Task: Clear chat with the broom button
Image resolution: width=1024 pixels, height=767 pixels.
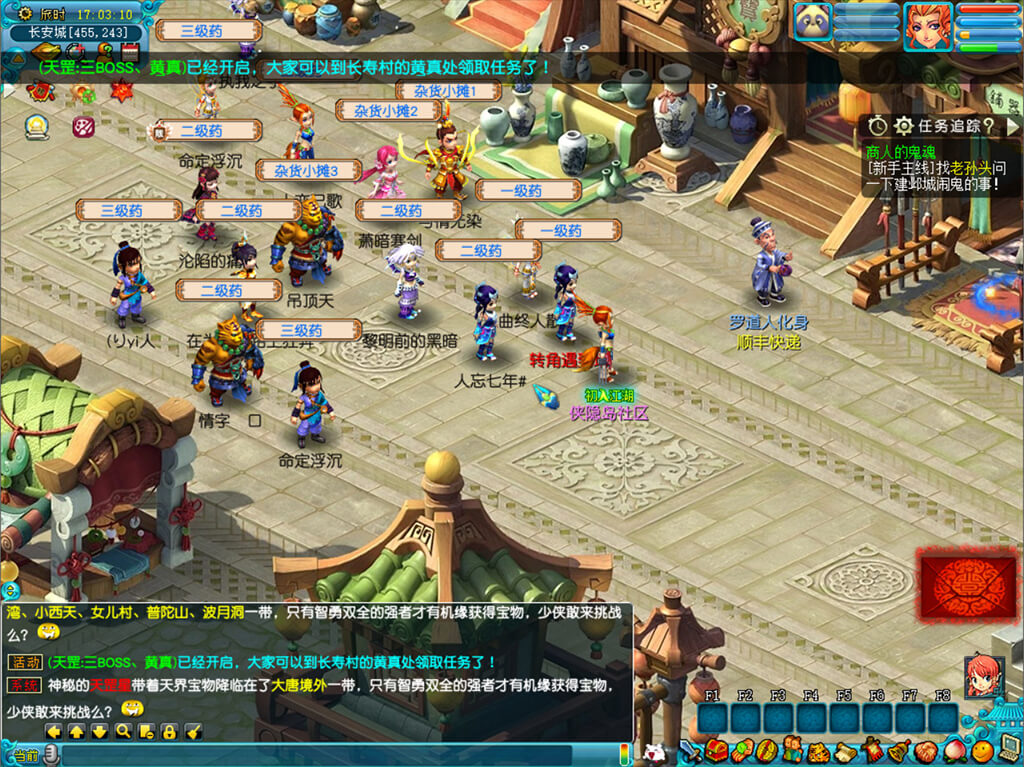Action: [193, 731]
